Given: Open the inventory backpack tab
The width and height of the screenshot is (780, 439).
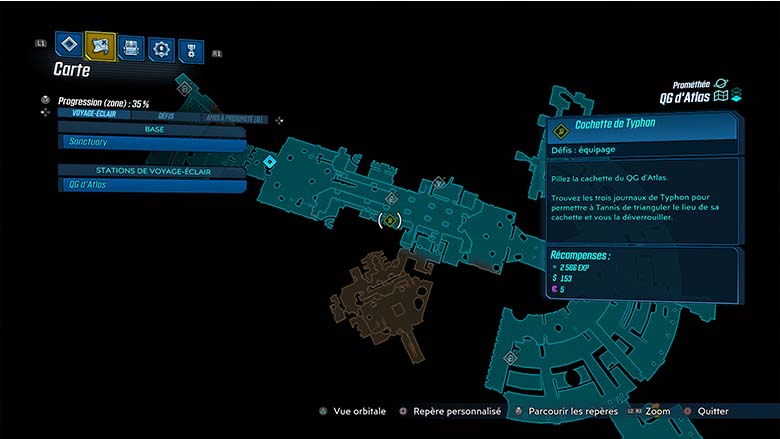Looking at the screenshot, I should point(130,47).
